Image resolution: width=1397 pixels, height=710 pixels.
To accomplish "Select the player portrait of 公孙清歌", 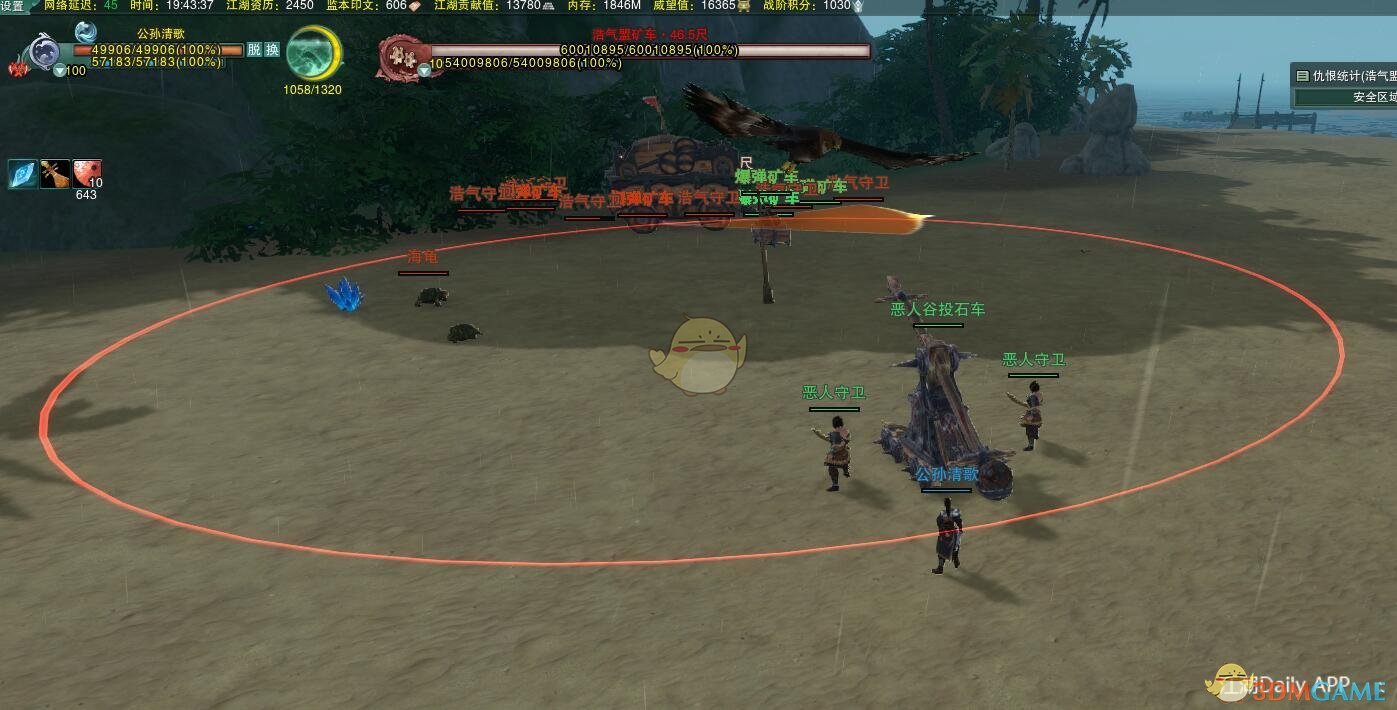I will pos(44,51).
